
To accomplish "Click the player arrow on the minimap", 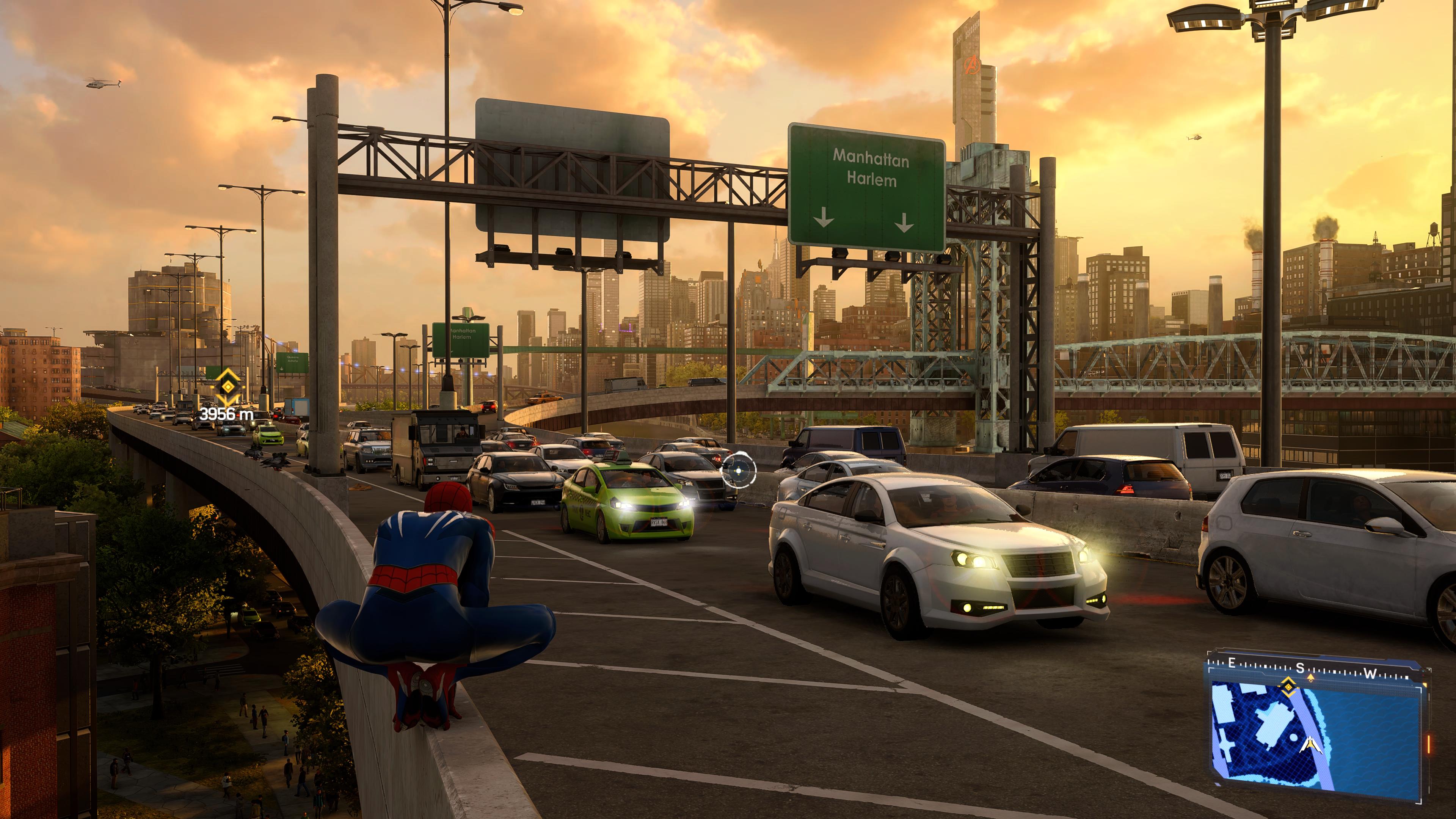I will tap(1311, 745).
